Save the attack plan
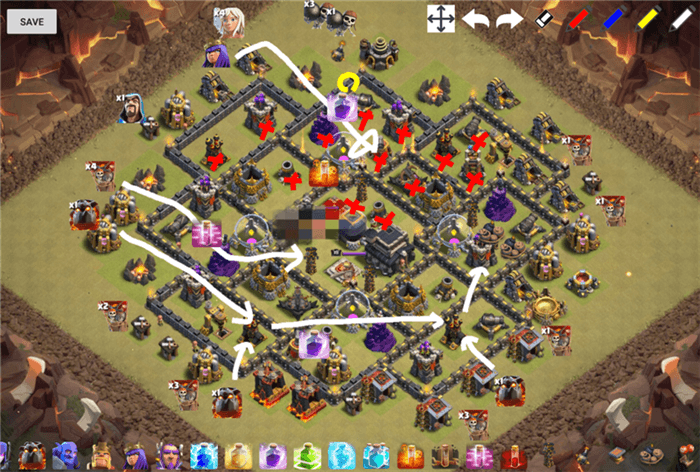This screenshot has height=472, width=700. click(31, 21)
